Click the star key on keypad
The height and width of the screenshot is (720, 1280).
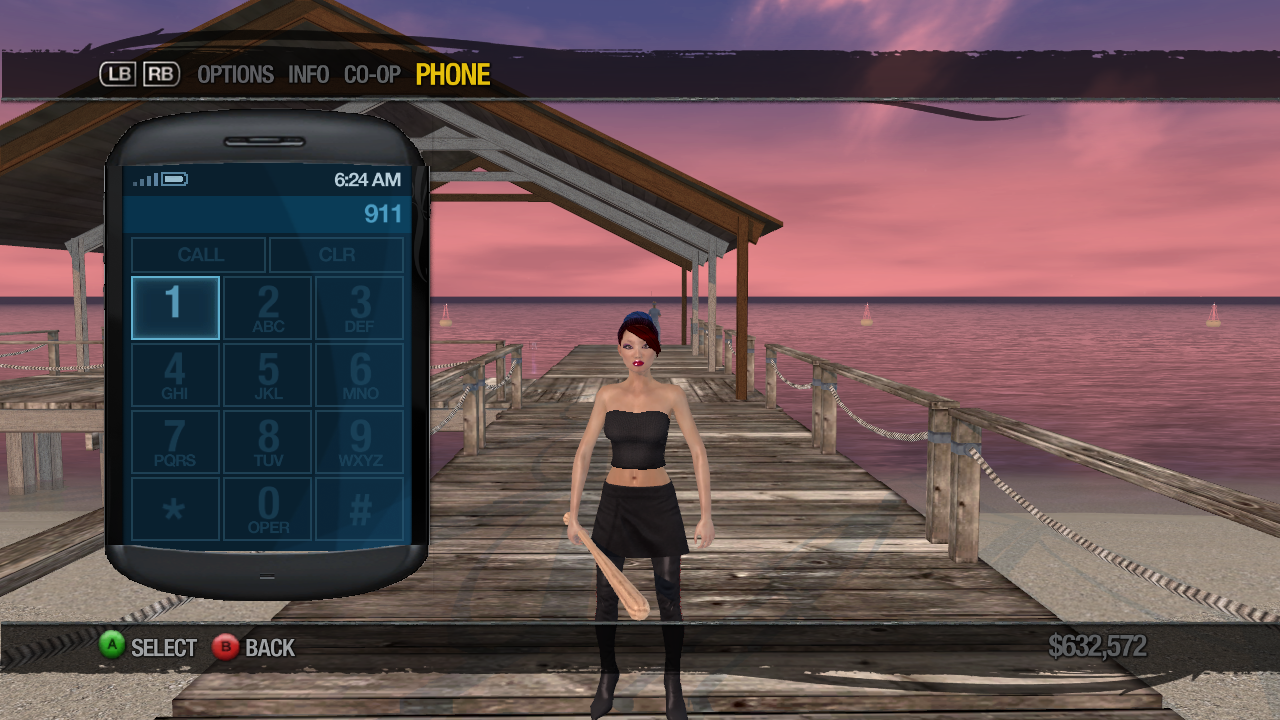pos(175,509)
